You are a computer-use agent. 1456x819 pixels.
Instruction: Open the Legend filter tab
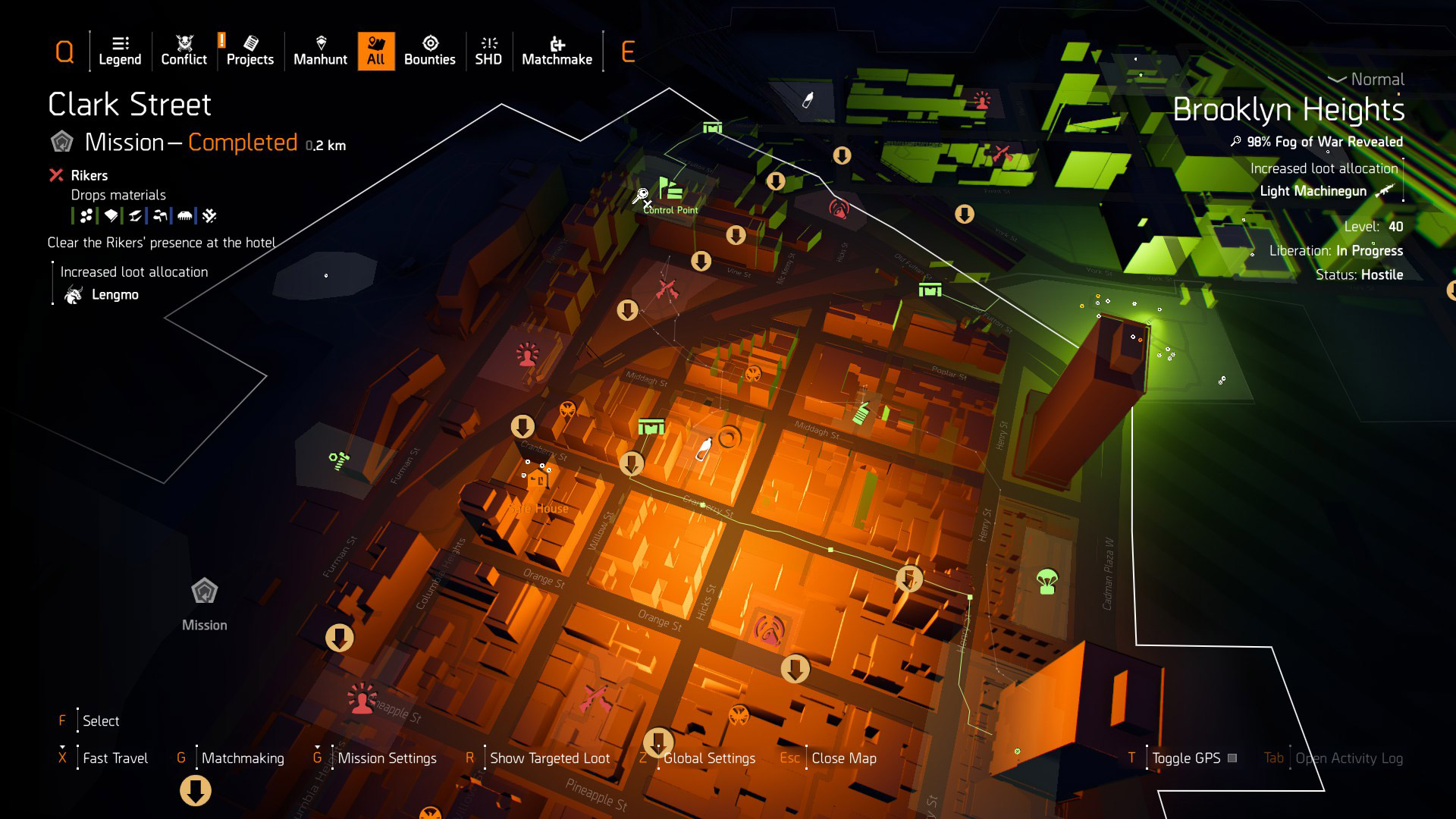pos(120,51)
